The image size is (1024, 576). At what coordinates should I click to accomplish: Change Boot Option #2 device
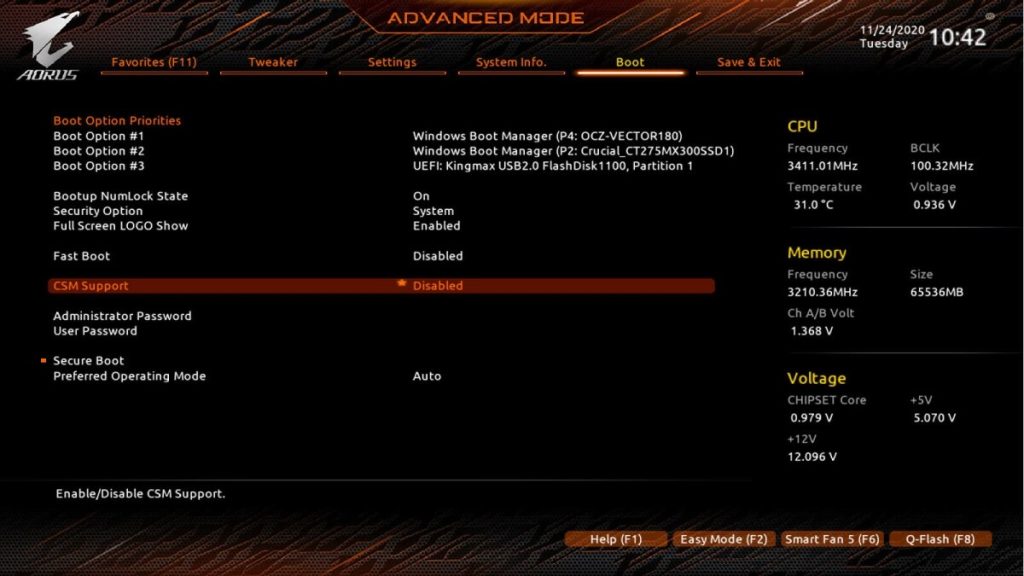573,151
